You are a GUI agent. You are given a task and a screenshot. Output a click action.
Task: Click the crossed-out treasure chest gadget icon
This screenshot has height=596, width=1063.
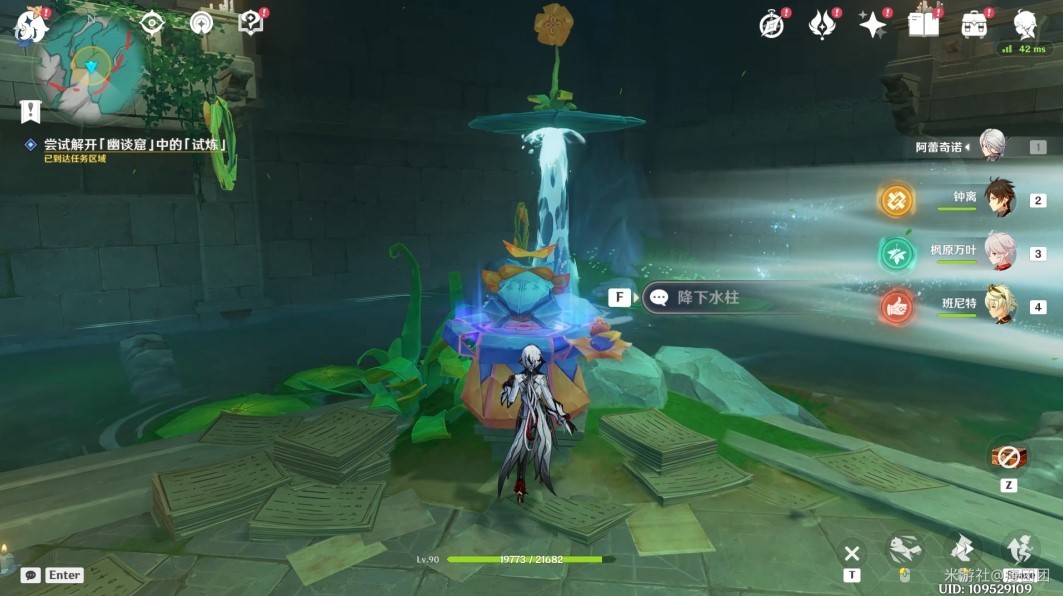(1008, 457)
